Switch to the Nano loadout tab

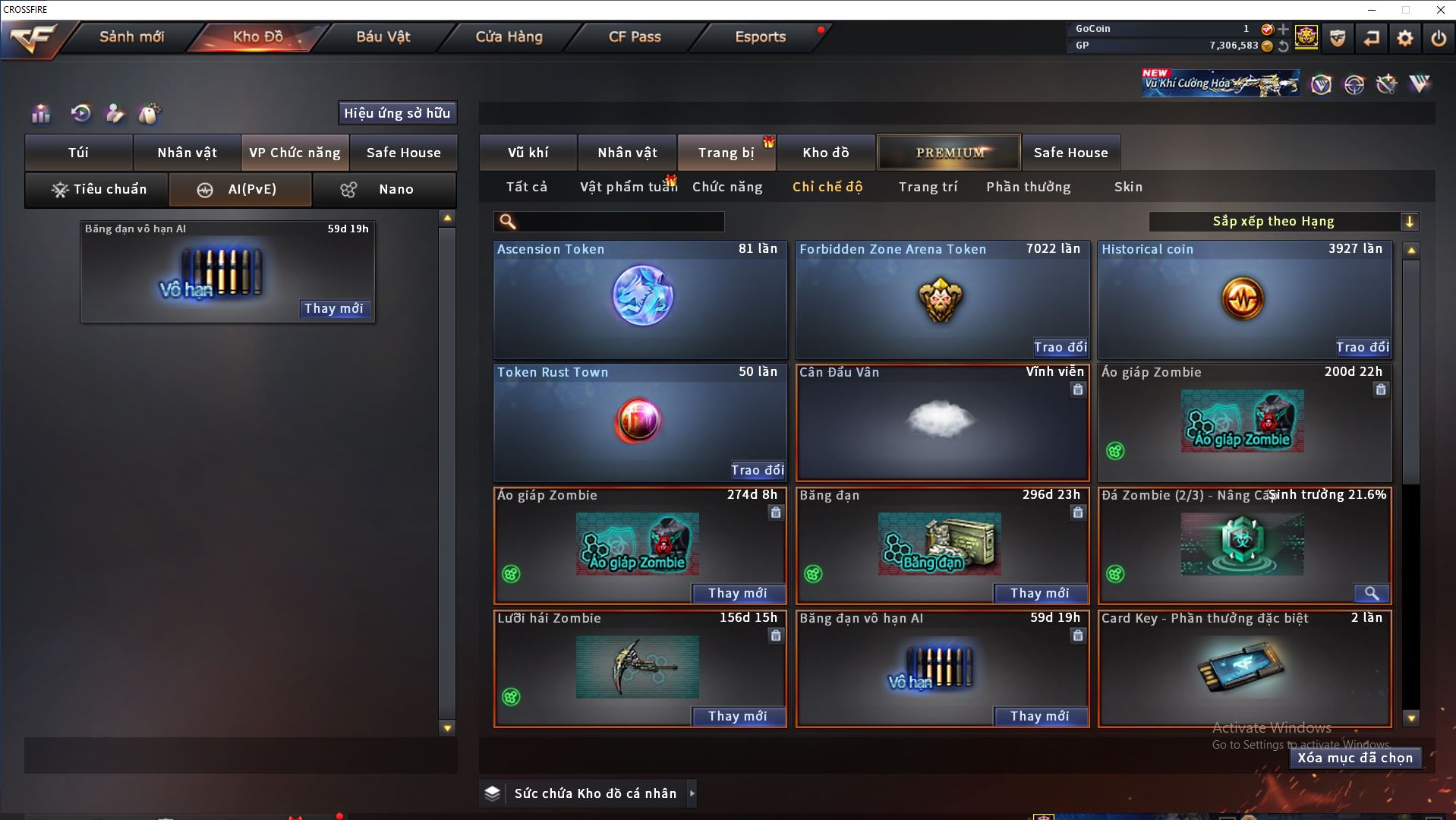(384, 190)
